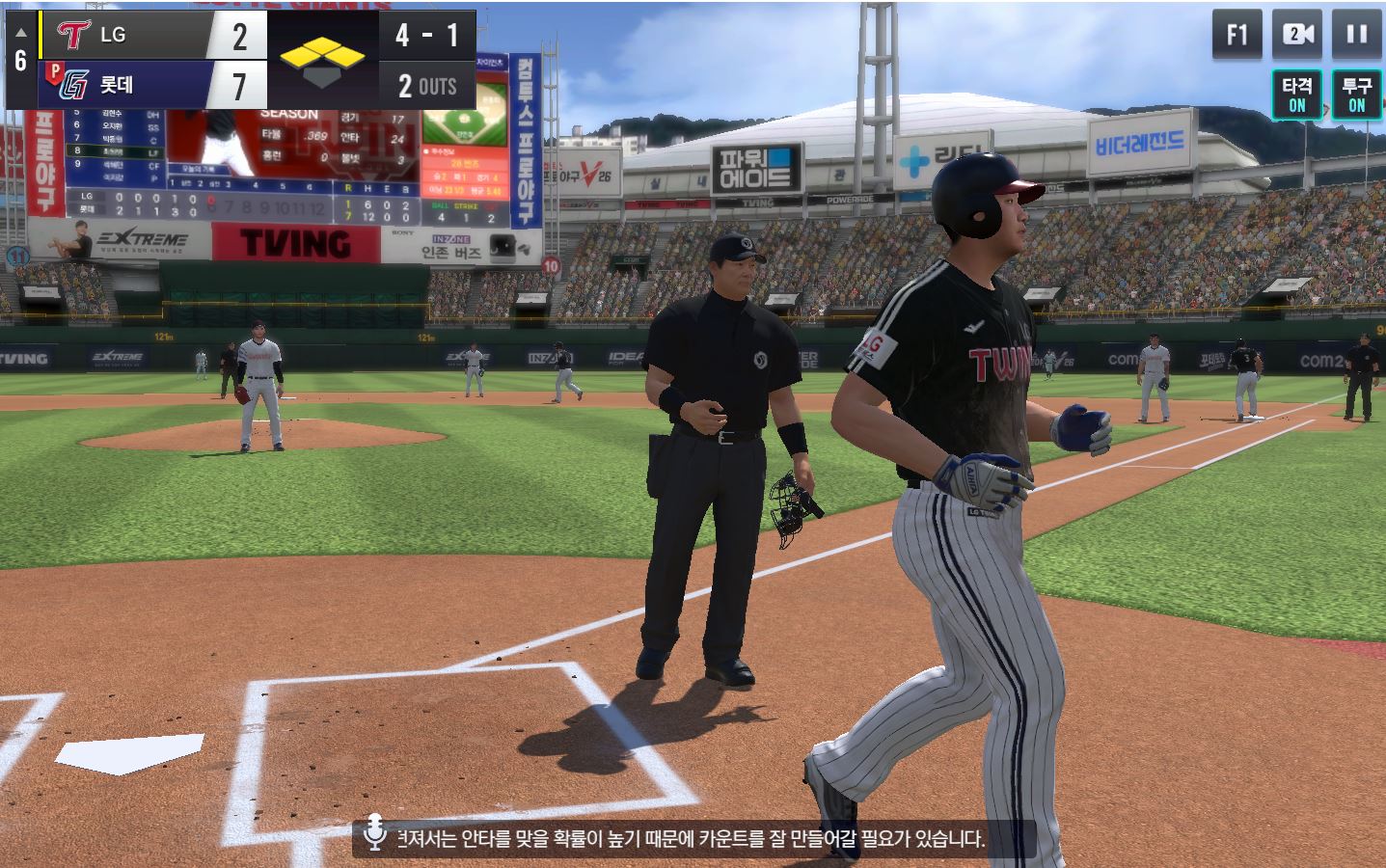Switch the camera view with the 2 camera button

[x=1297, y=36]
